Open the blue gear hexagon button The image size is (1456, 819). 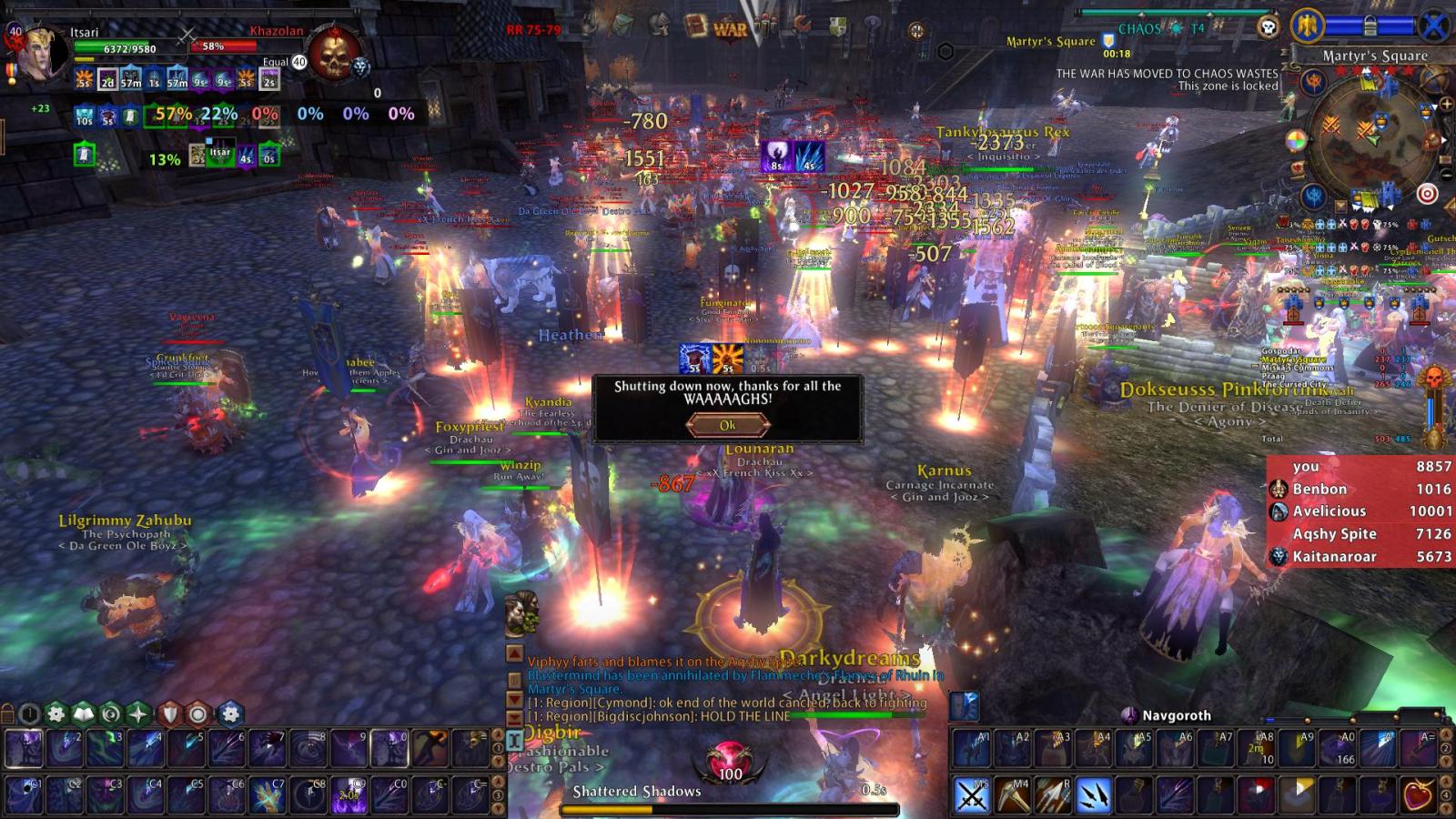pos(231,714)
